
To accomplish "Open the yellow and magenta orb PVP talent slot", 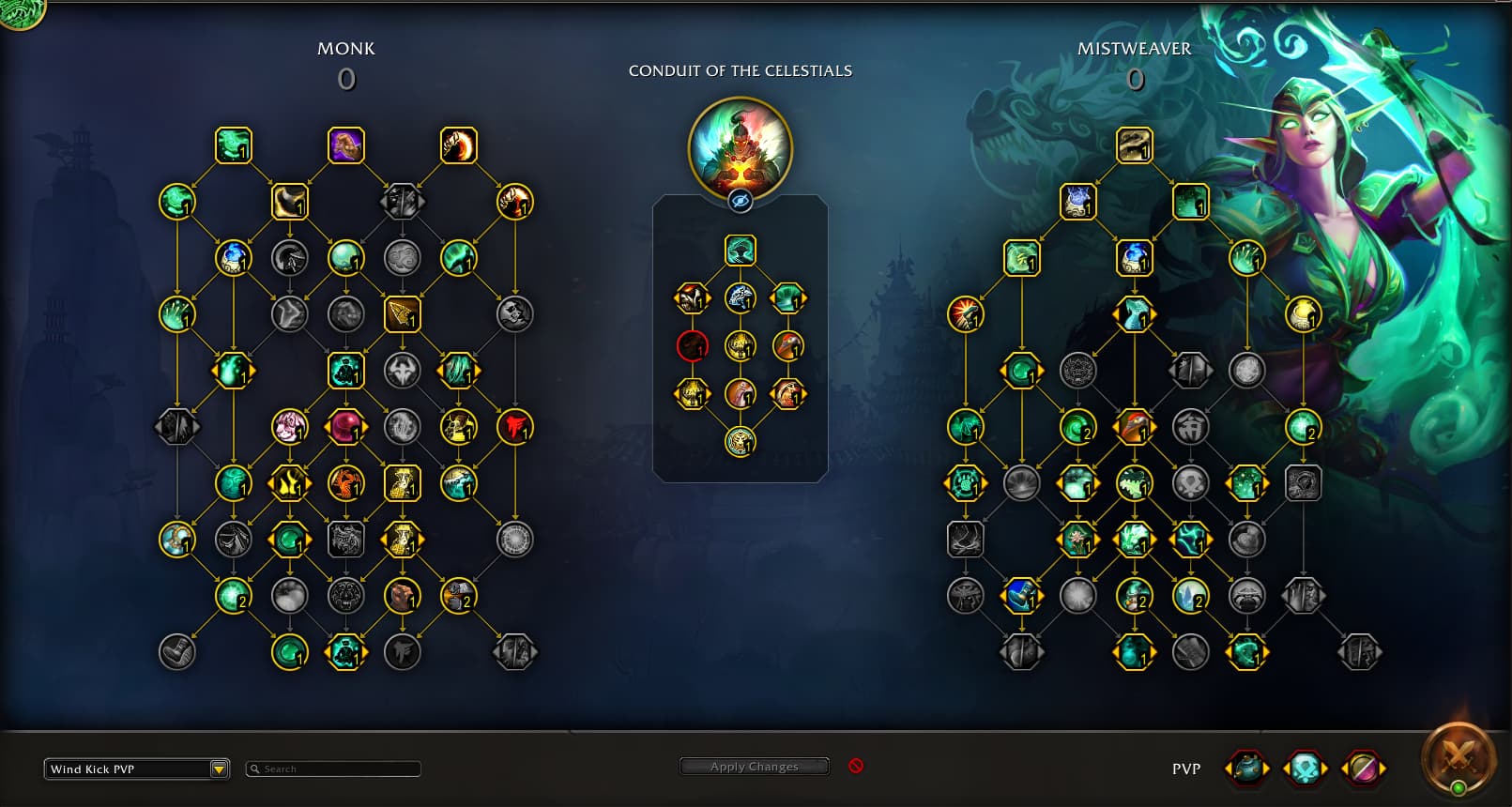I will [x=1364, y=769].
